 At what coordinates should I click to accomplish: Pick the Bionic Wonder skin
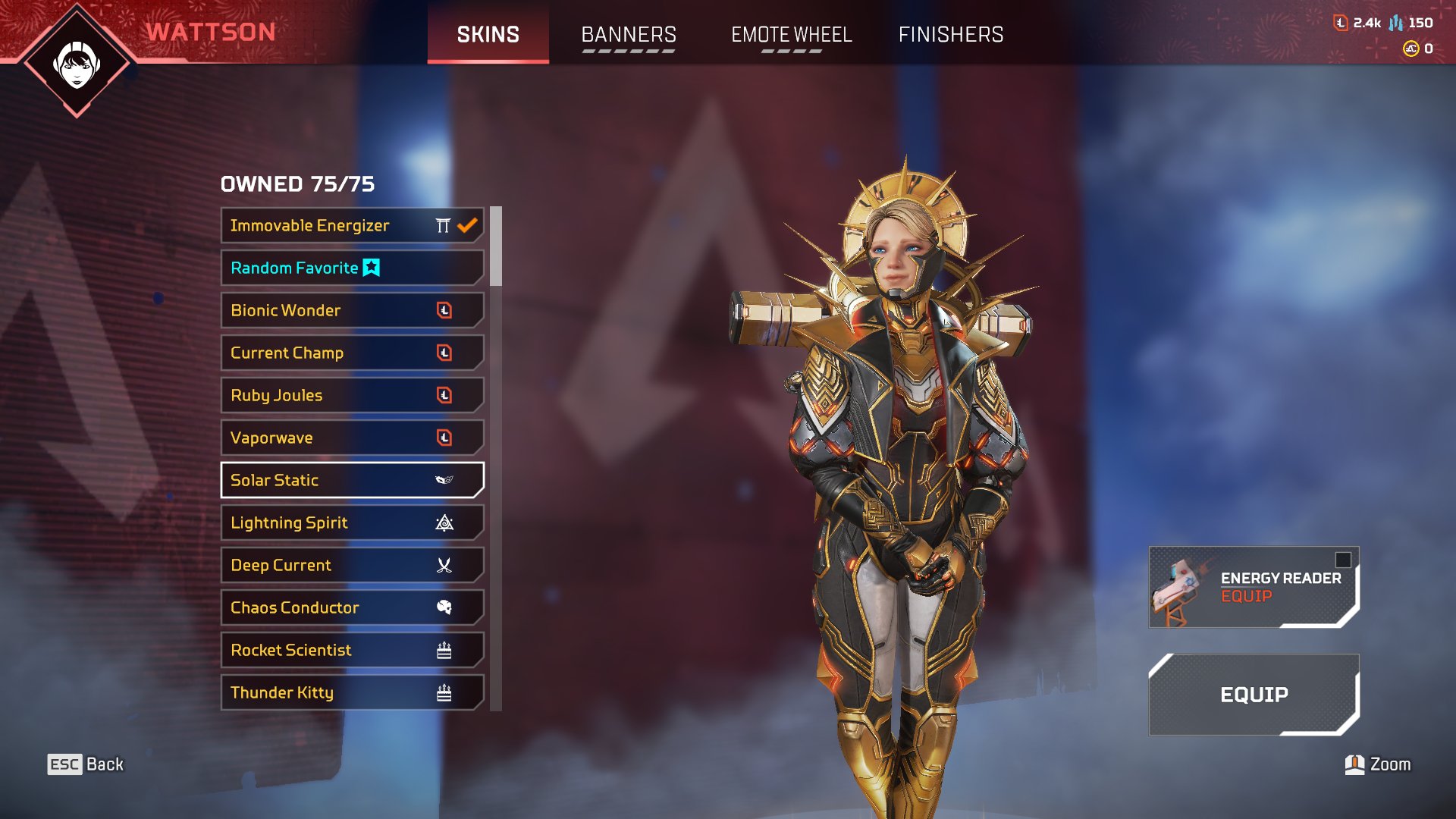tap(352, 310)
